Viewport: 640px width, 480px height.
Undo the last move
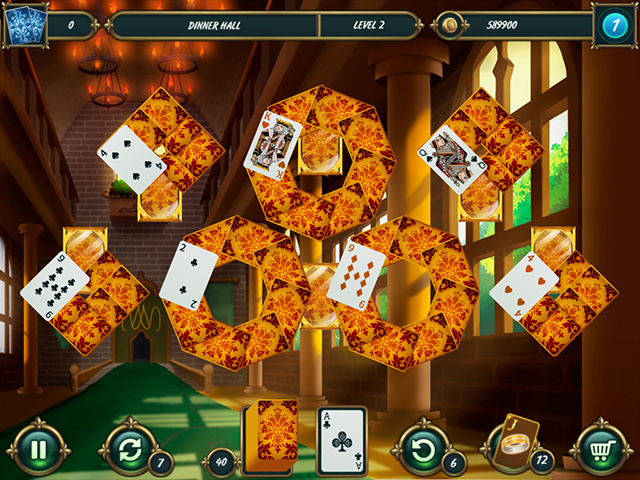pos(422,449)
